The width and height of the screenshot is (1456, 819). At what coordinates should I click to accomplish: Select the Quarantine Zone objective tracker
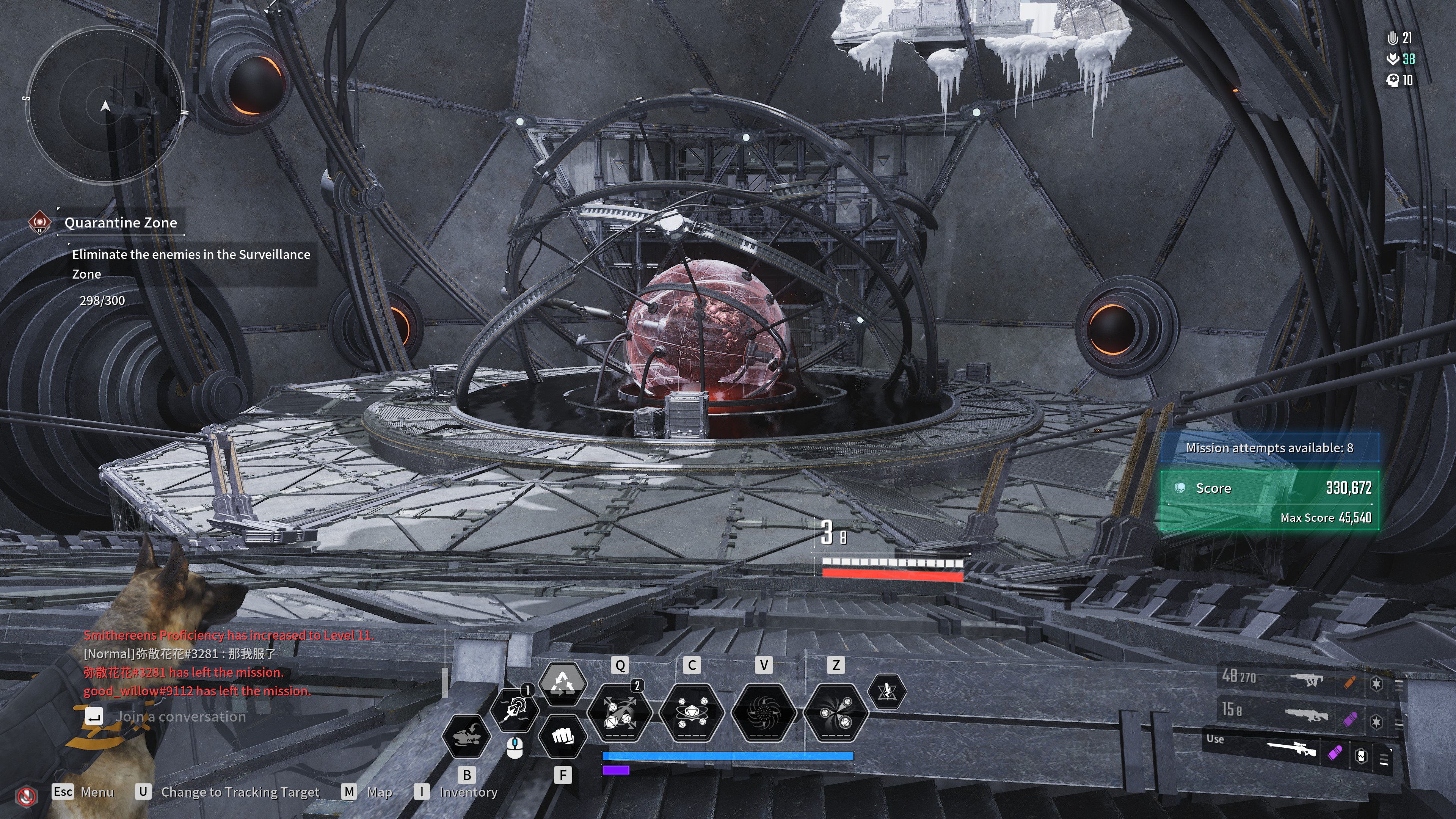tap(120, 223)
